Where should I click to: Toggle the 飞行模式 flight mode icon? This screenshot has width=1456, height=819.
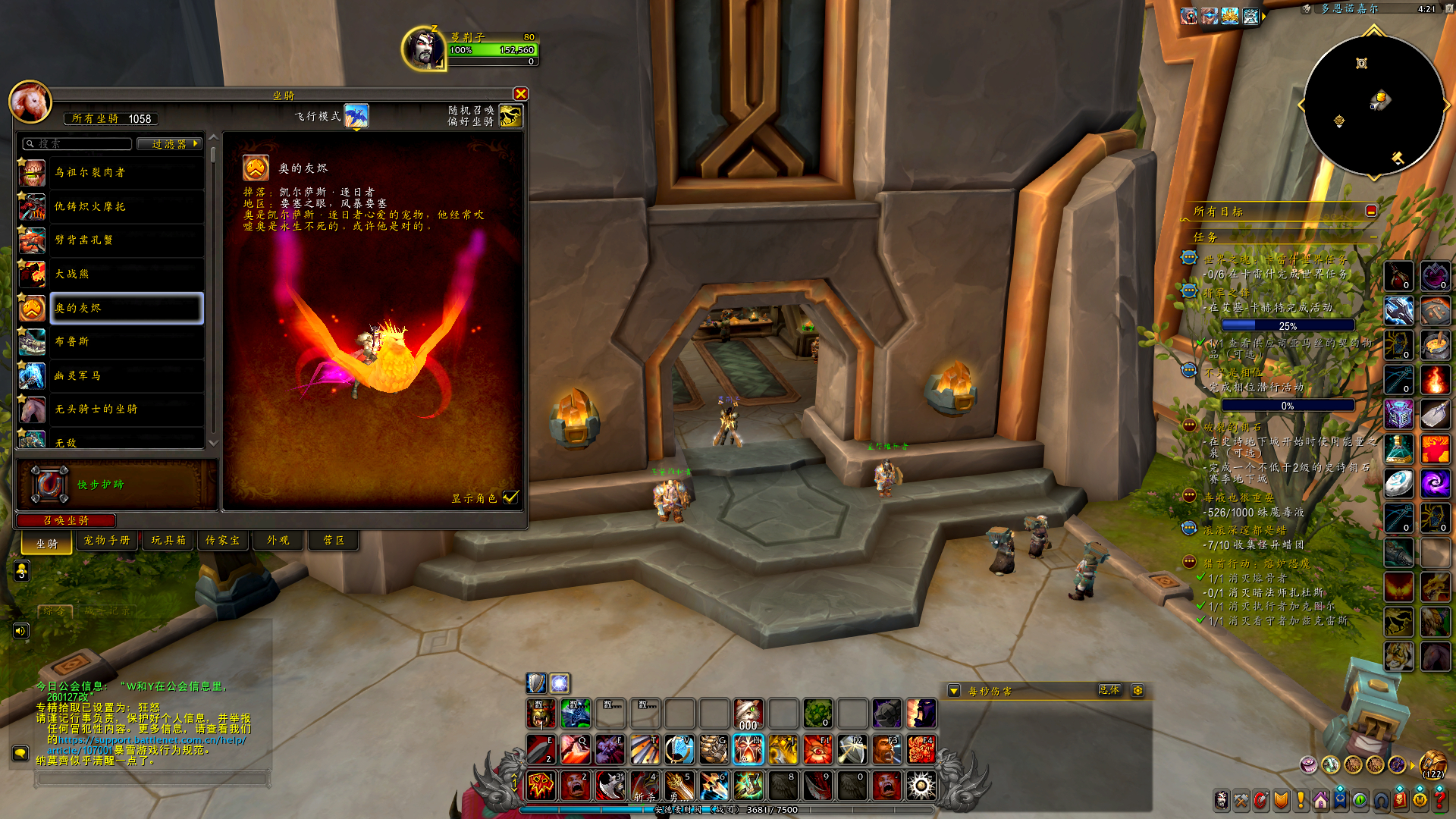(356, 116)
